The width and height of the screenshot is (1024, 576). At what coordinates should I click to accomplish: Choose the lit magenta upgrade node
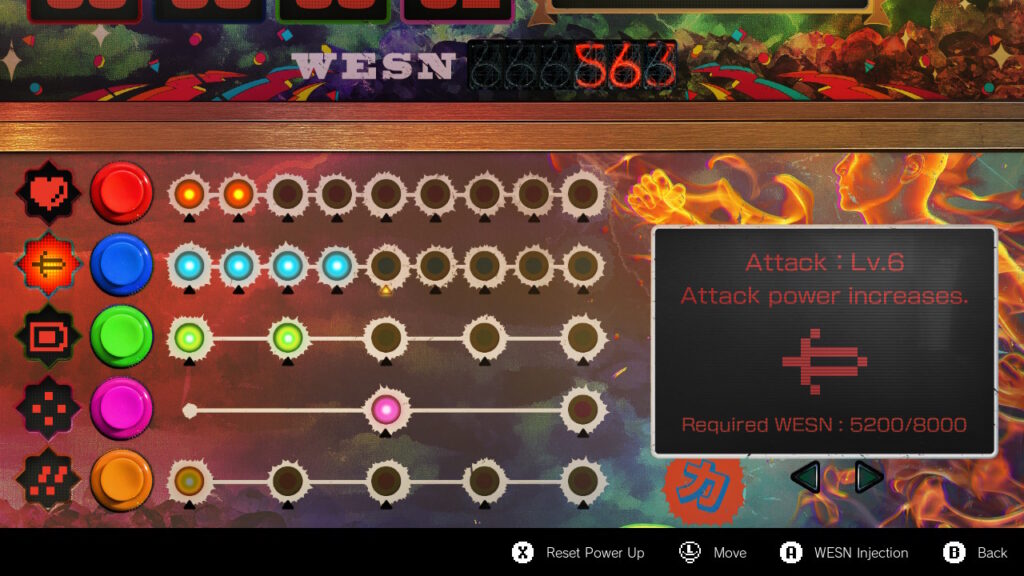385,409
